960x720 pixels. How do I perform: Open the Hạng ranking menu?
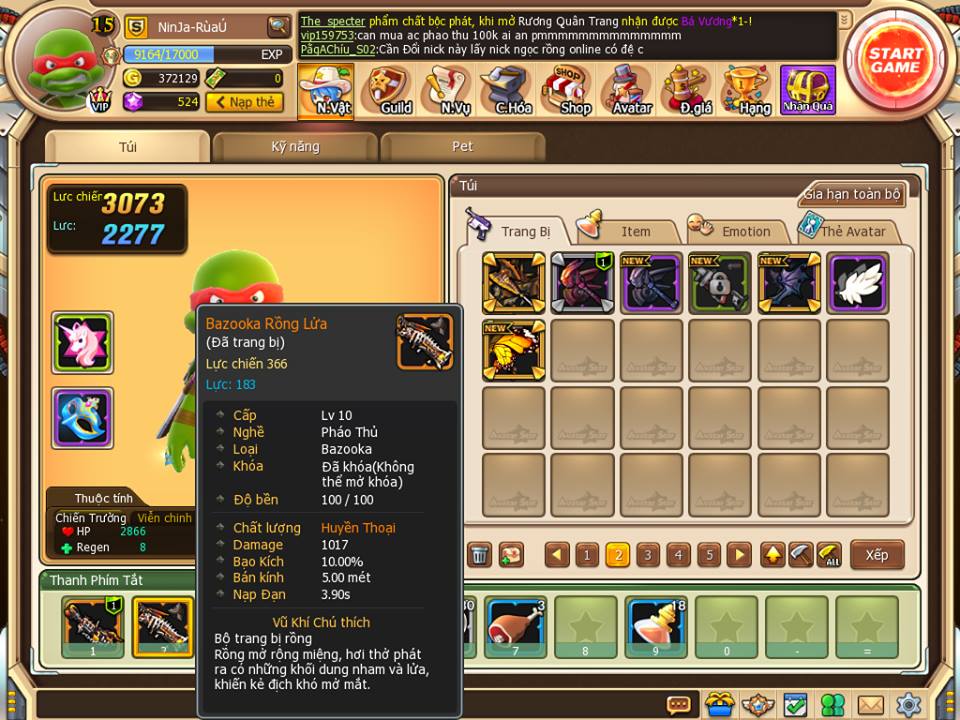coord(750,91)
